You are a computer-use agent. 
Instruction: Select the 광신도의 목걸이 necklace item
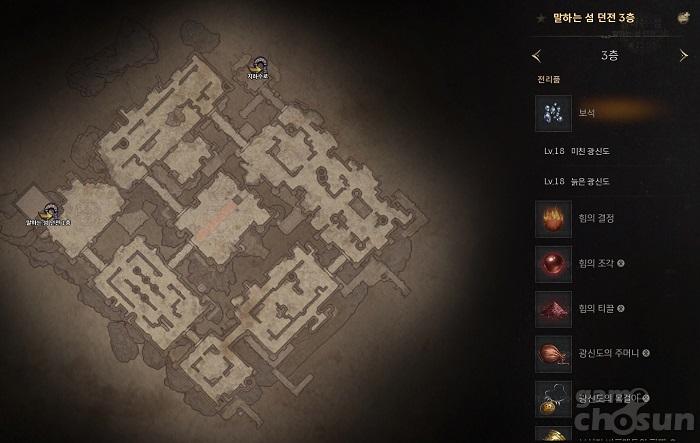click(553, 397)
